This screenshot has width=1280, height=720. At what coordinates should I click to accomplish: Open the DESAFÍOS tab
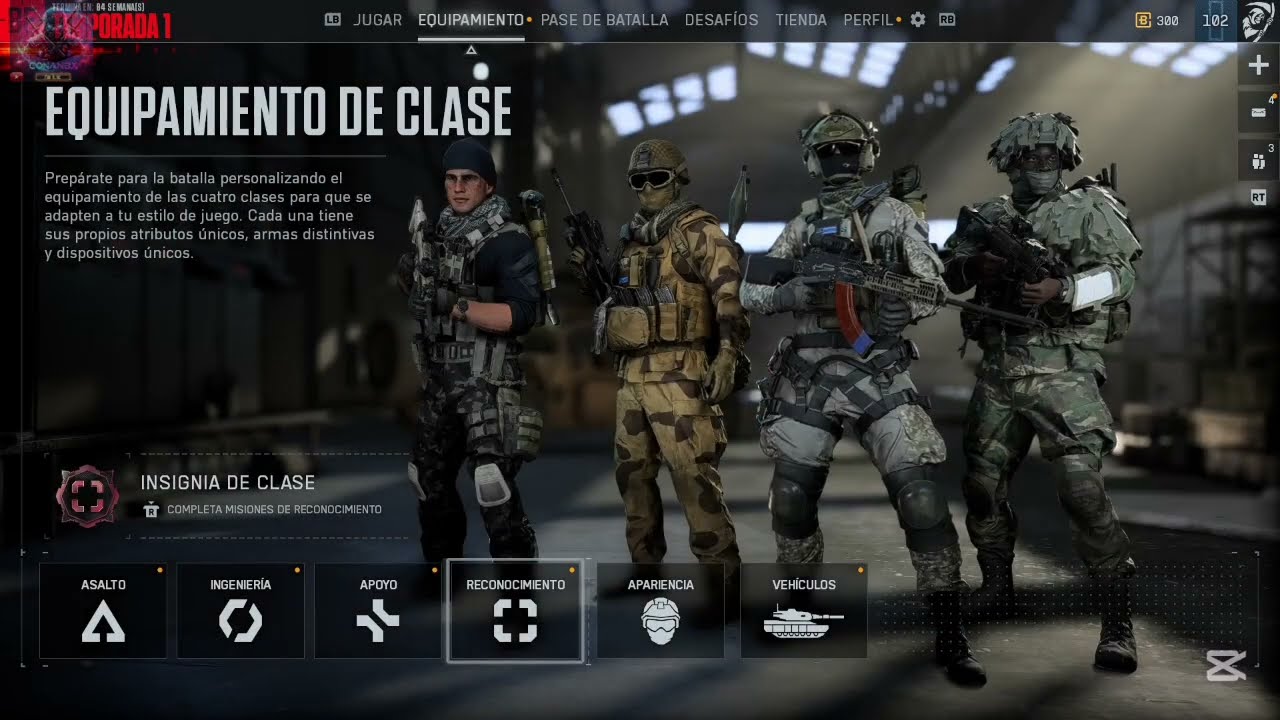click(721, 20)
